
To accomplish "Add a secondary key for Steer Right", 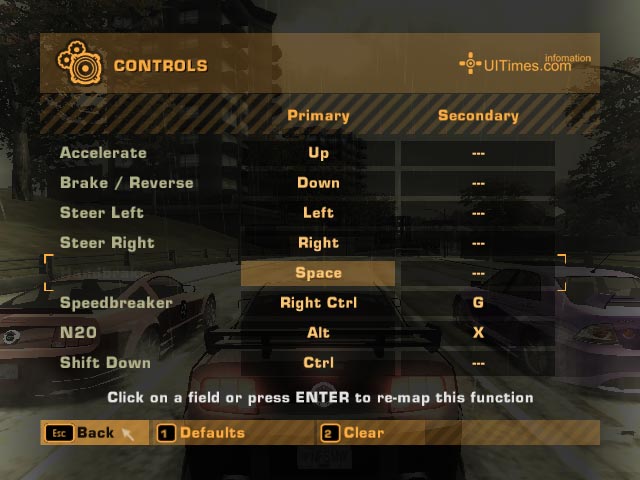I will pos(478,243).
